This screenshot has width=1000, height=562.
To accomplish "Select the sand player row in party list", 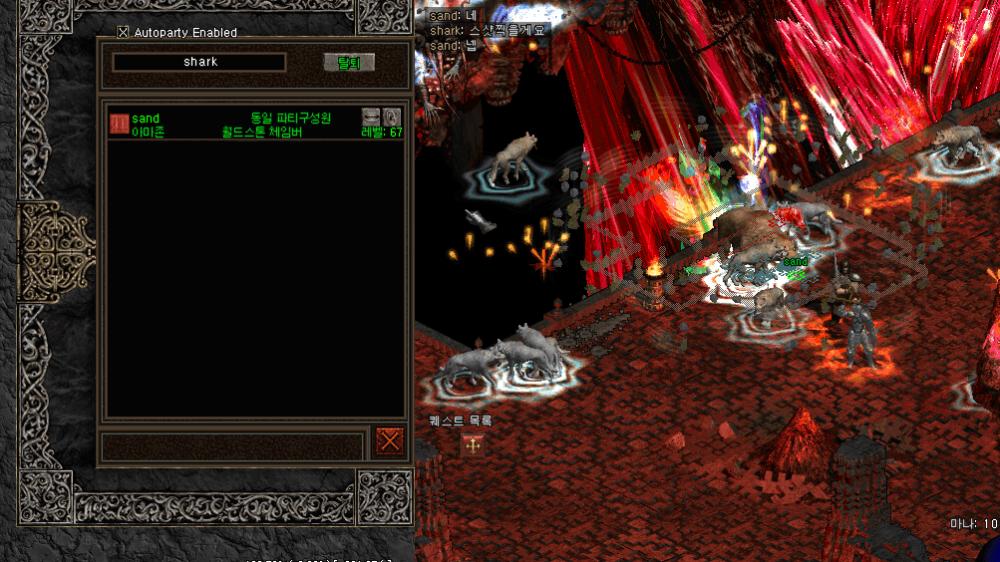I will coord(240,124).
